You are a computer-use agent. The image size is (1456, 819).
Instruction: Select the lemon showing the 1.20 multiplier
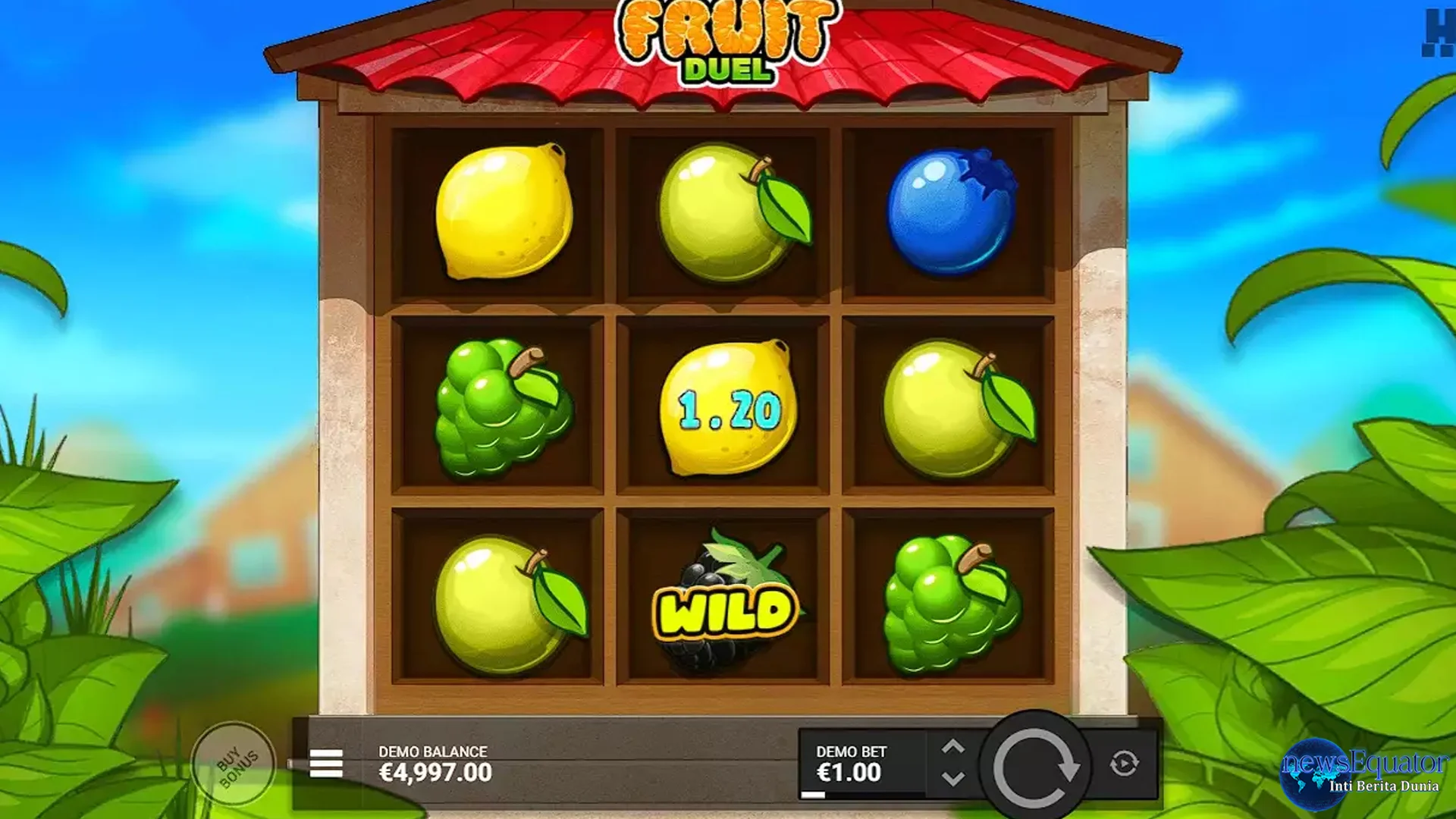click(x=728, y=409)
